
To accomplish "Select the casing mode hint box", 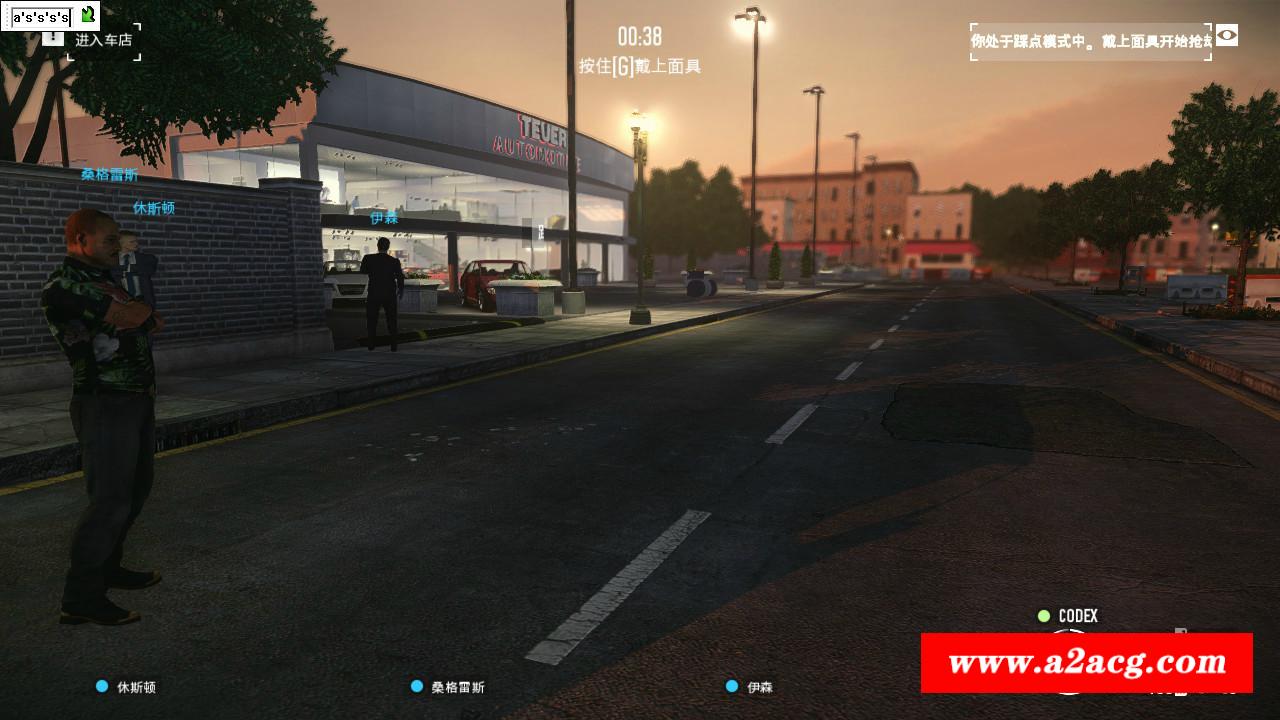I will [x=1090, y=42].
